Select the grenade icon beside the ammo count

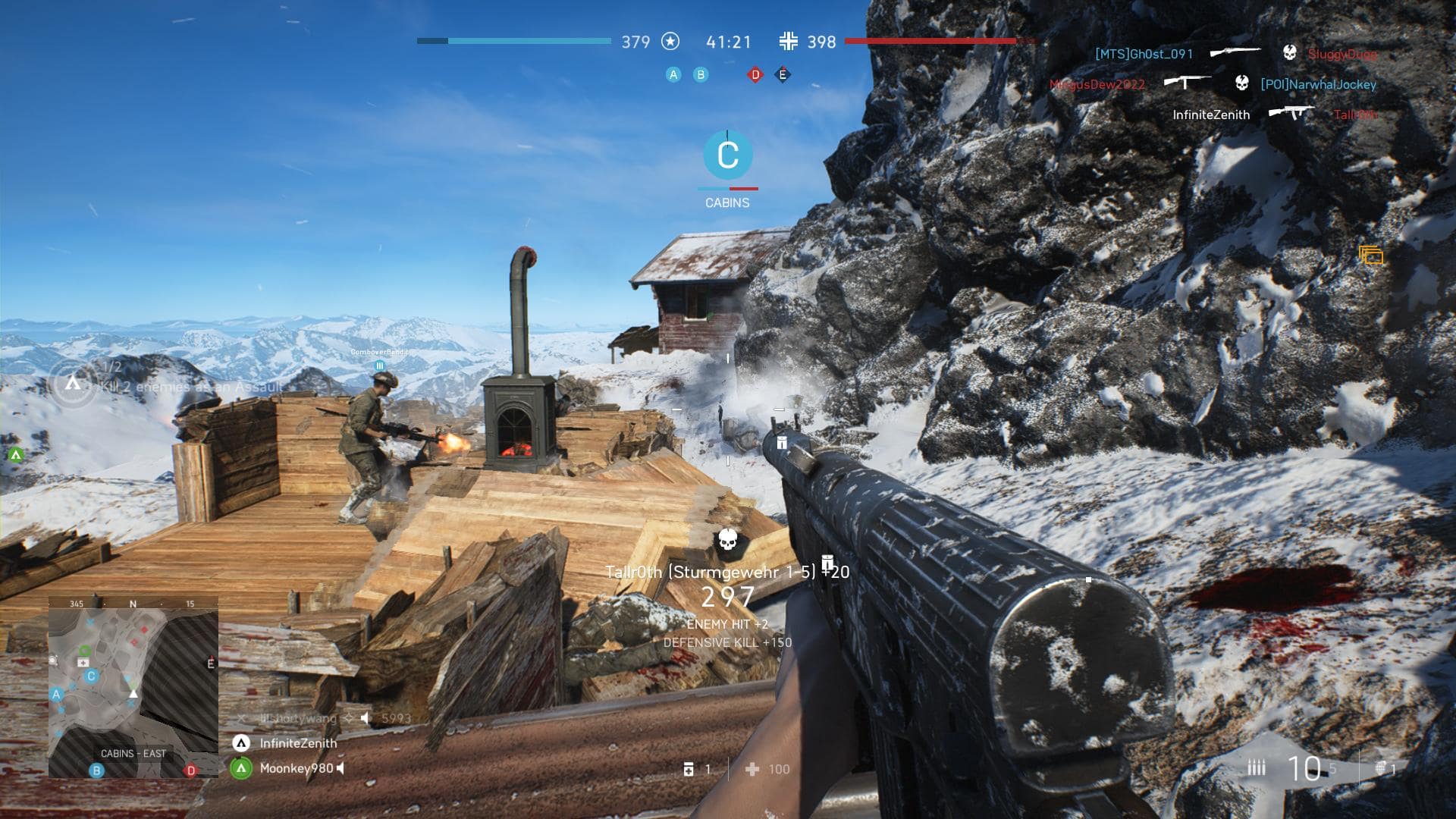point(1382,767)
